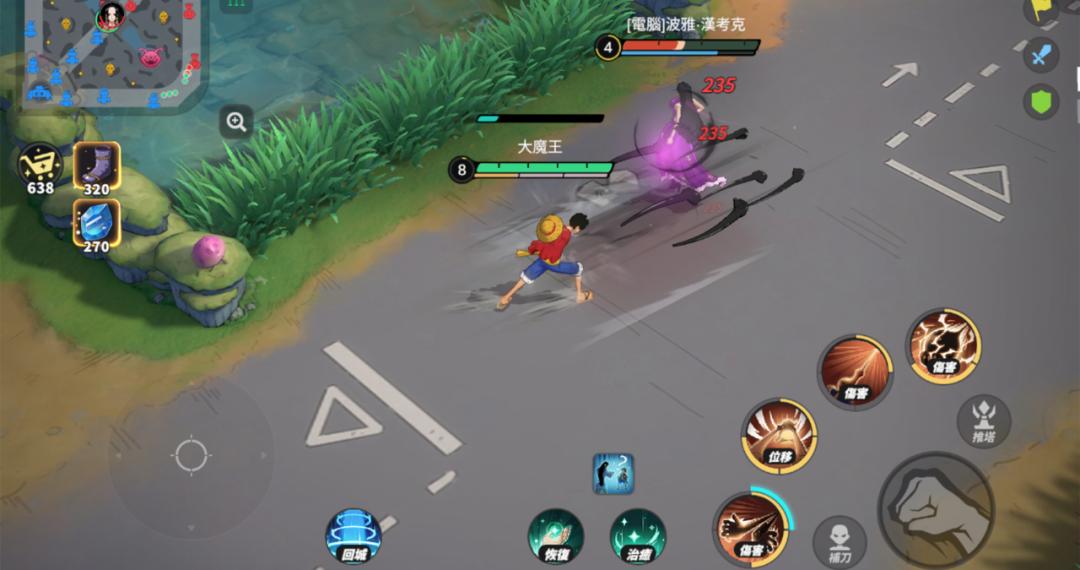Activate the 位移 dash skill
The image size is (1080, 570).
coord(779,436)
